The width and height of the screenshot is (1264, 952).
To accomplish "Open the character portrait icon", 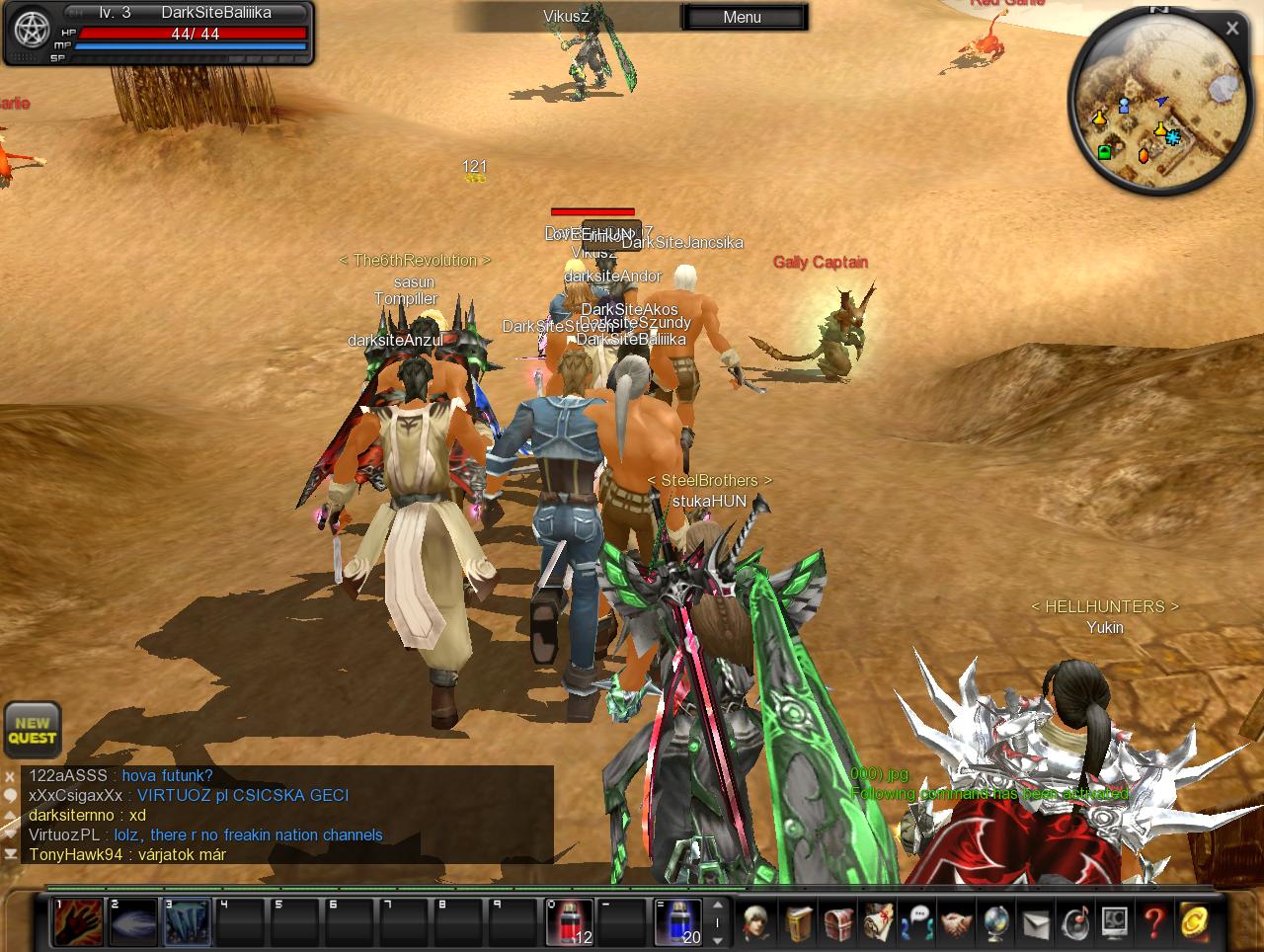I will [757, 922].
